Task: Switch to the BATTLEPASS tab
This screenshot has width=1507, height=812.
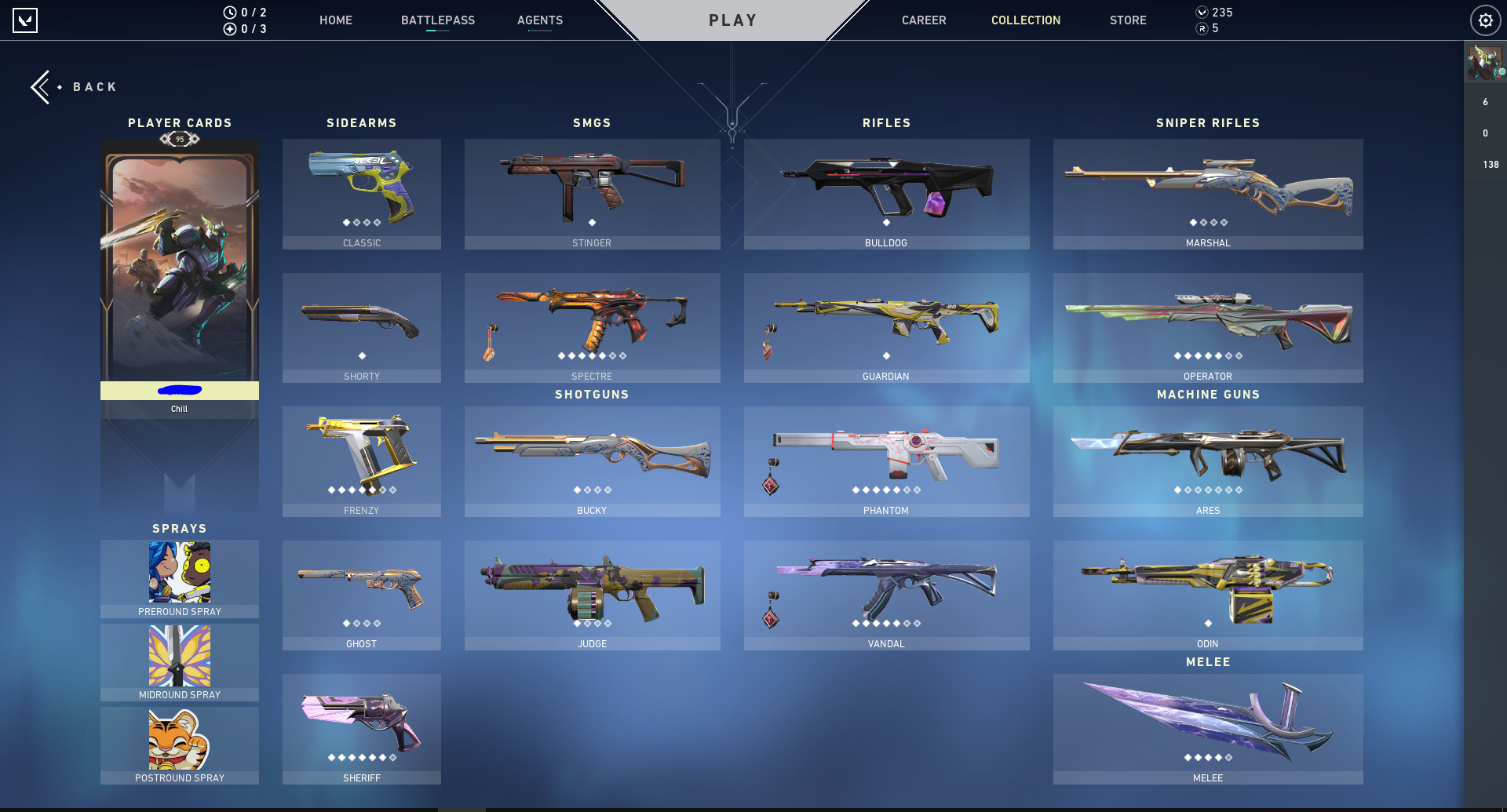Action: click(x=438, y=20)
